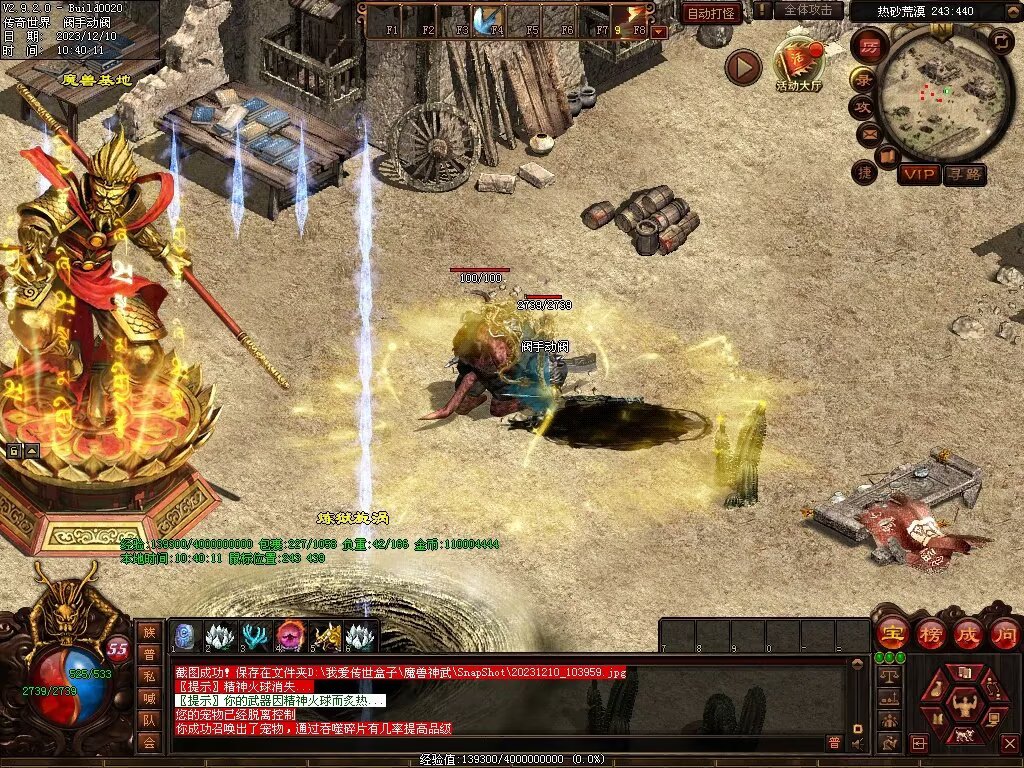Click the round play arrow button
The width and height of the screenshot is (1024, 768).
pyautogui.click(x=743, y=67)
